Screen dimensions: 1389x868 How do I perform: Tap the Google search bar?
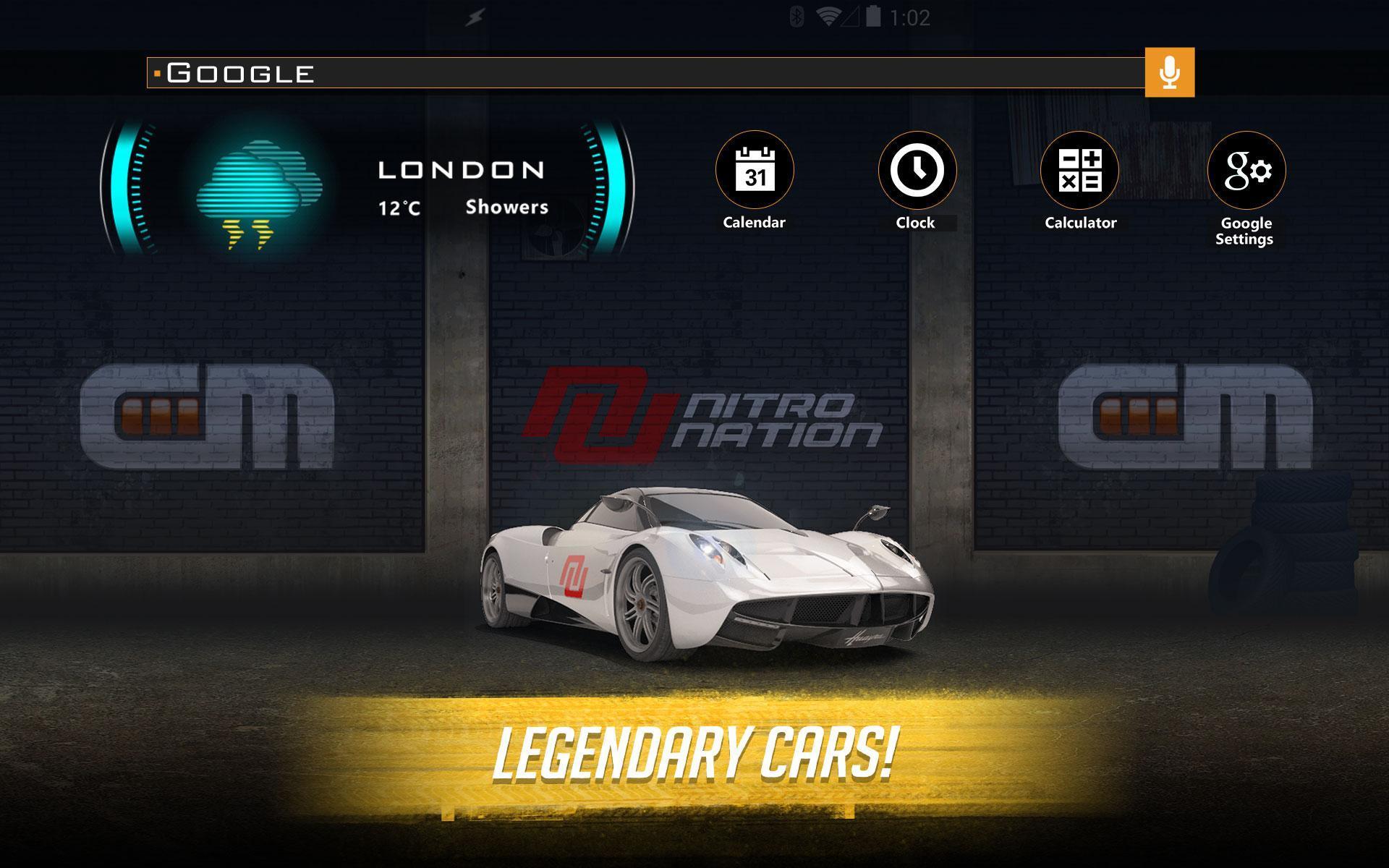(644, 73)
